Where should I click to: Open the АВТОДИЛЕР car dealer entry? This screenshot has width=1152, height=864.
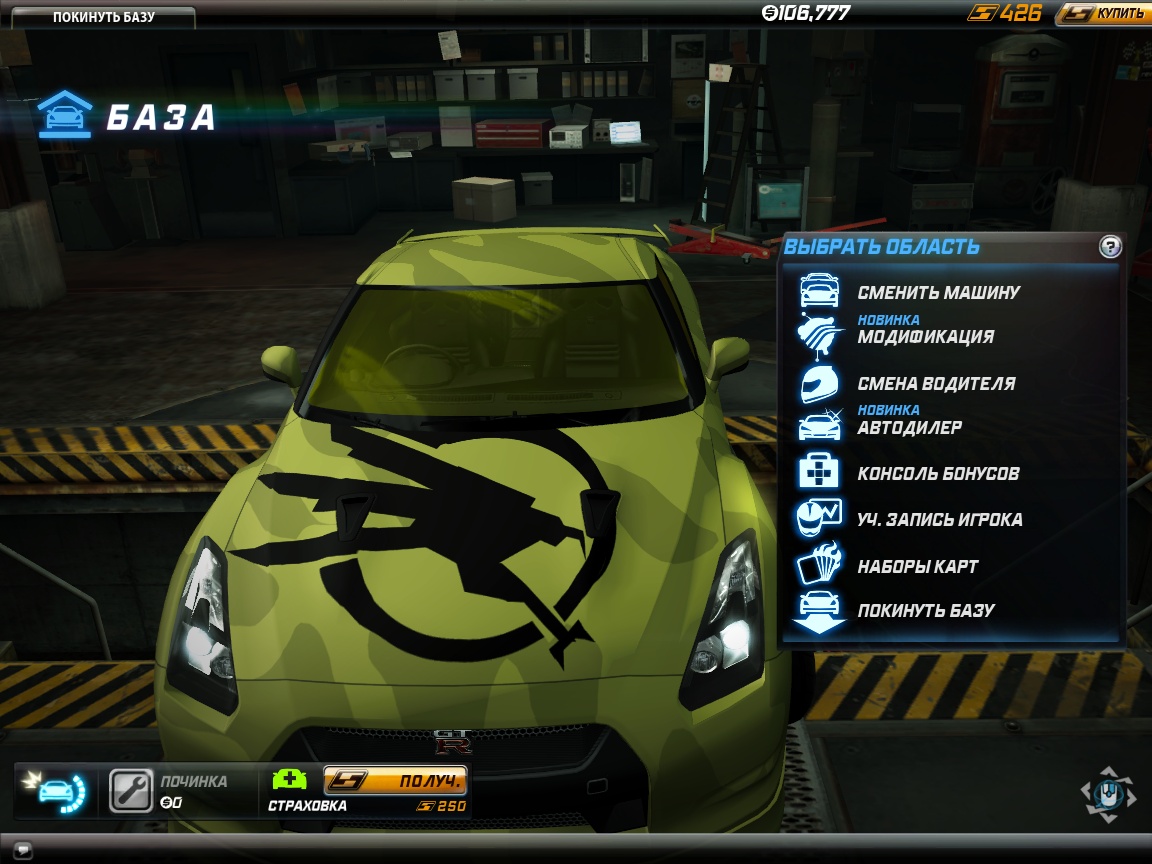coord(909,428)
